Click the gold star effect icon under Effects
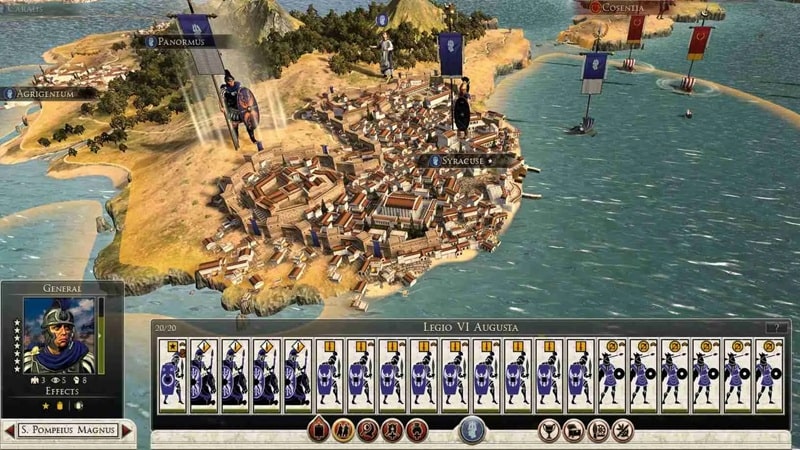This screenshot has width=800, height=450. point(44,405)
